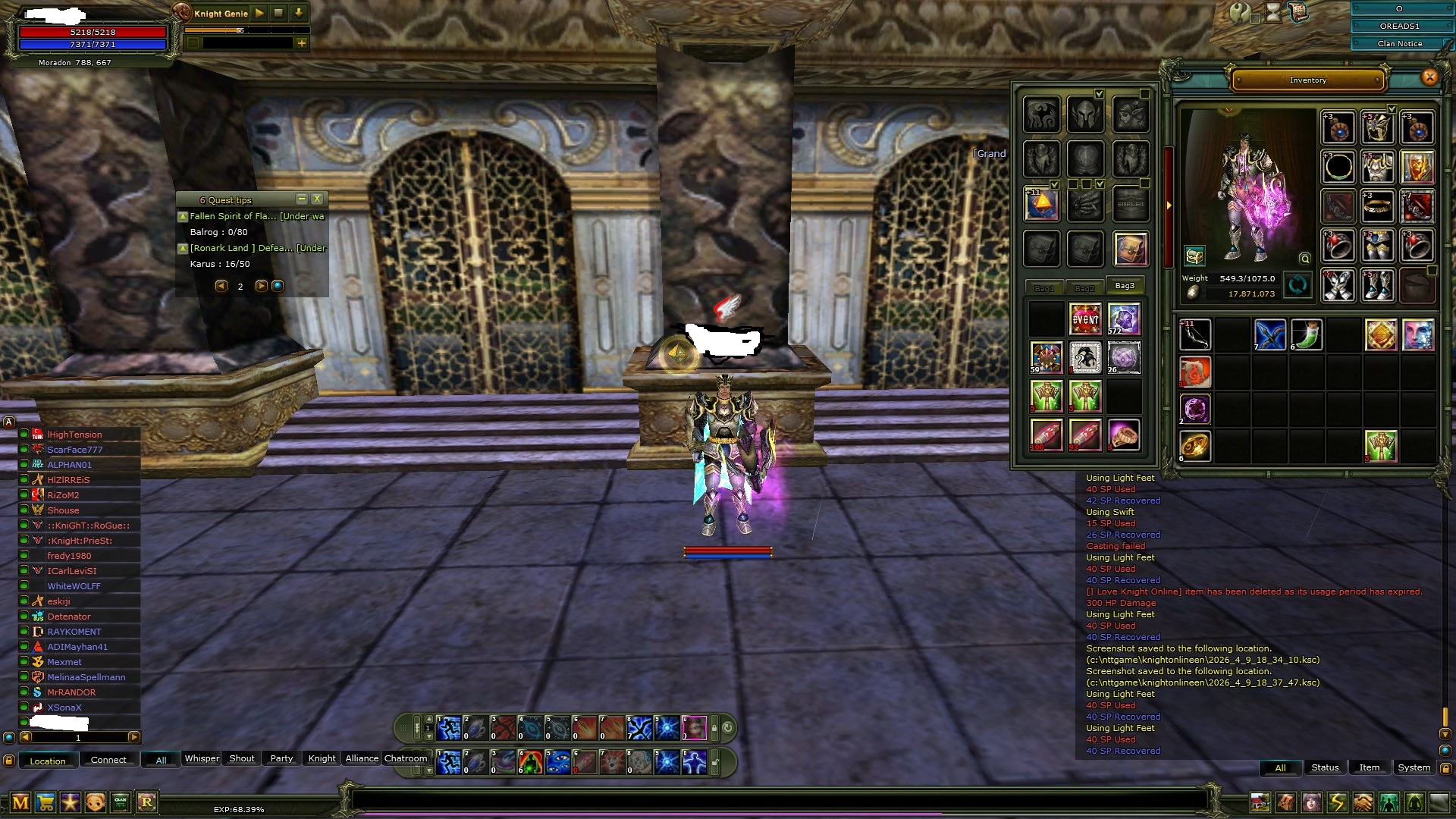The image size is (1456, 819).
Task: Click the down arrow beside Knight Genie controls
Action: [299, 13]
